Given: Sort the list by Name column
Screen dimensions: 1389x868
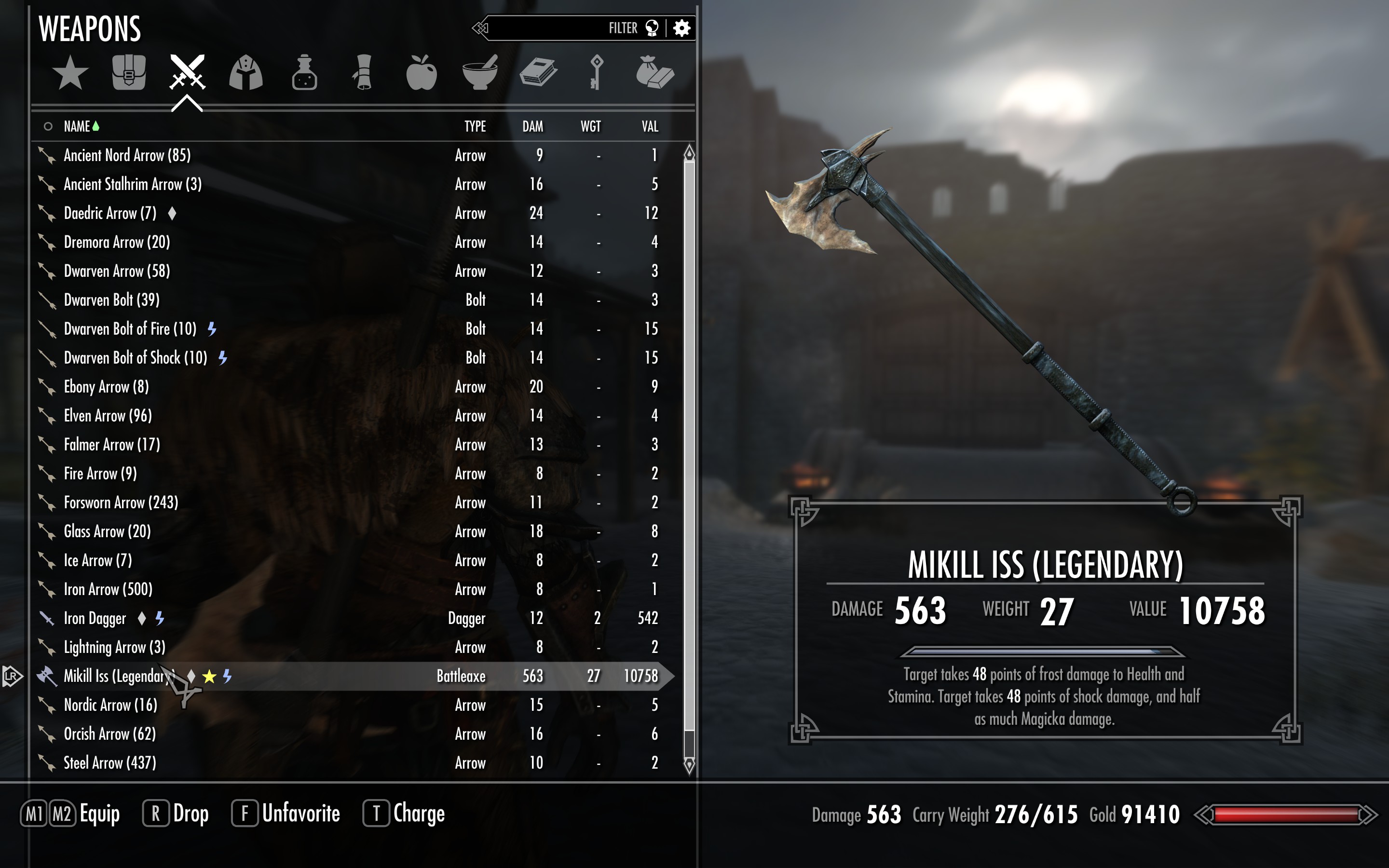Looking at the screenshot, I should pyautogui.click(x=78, y=126).
